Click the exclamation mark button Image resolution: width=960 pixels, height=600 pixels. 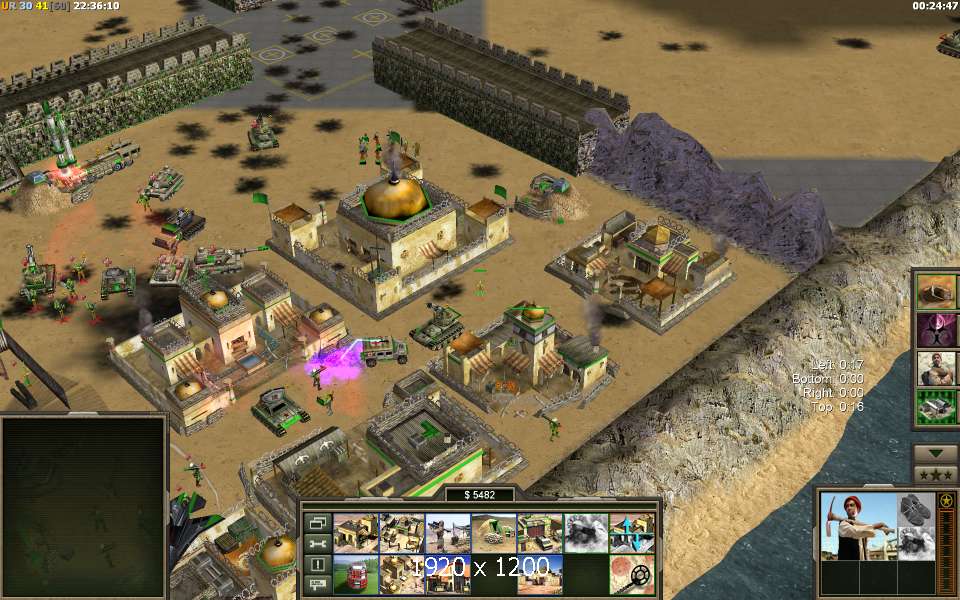click(317, 564)
